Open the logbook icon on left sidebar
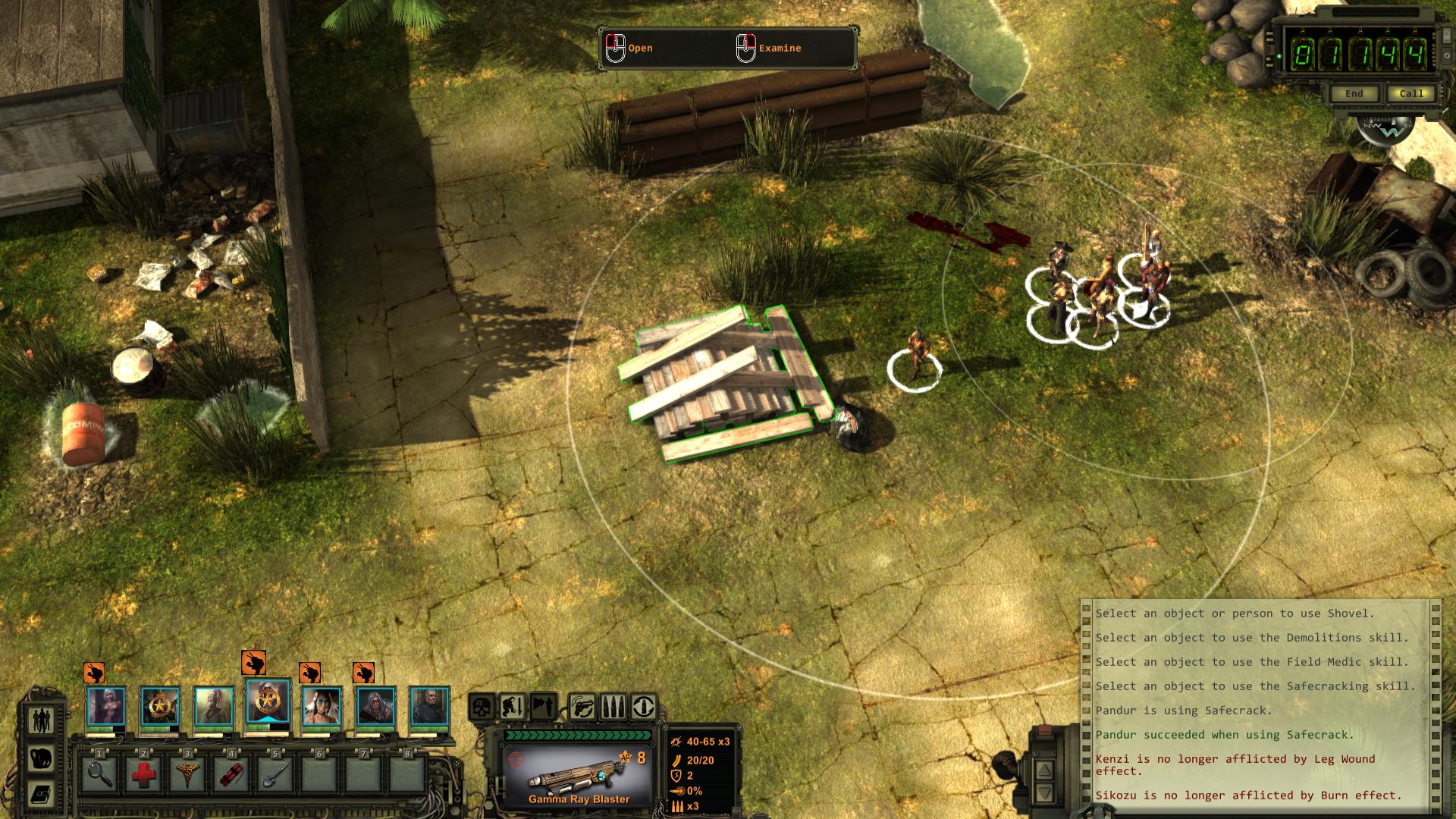The width and height of the screenshot is (1456, 819). click(42, 794)
